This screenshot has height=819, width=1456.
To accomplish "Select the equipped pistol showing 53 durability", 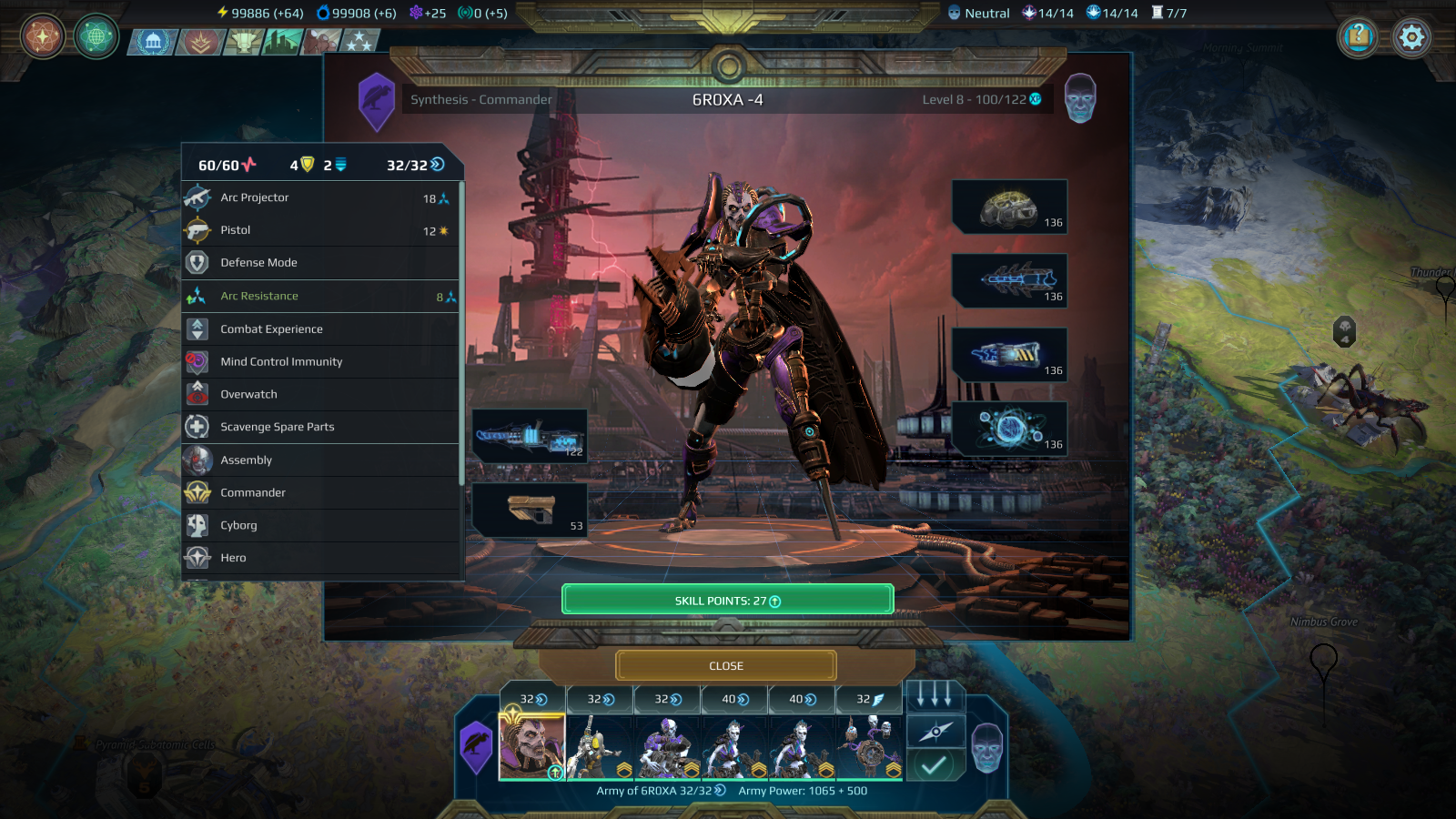I will (531, 510).
